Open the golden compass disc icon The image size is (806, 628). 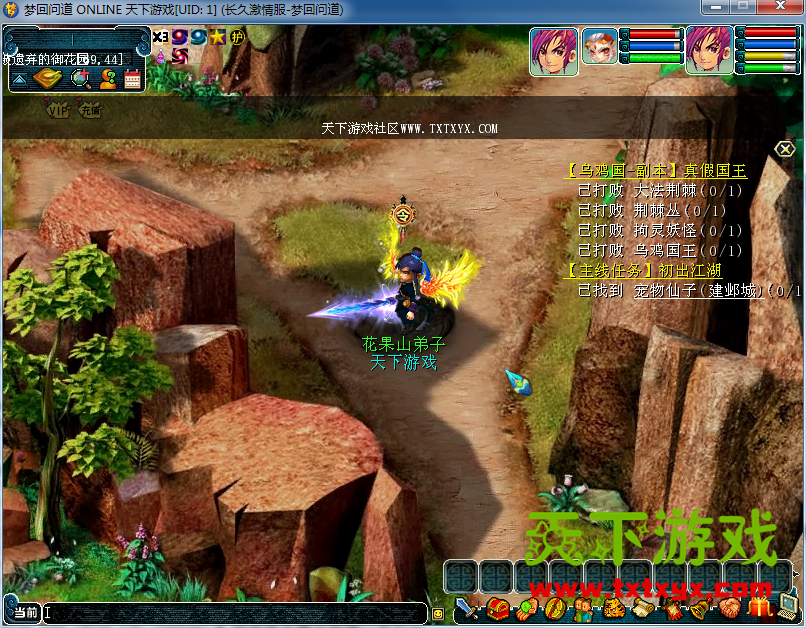point(48,80)
